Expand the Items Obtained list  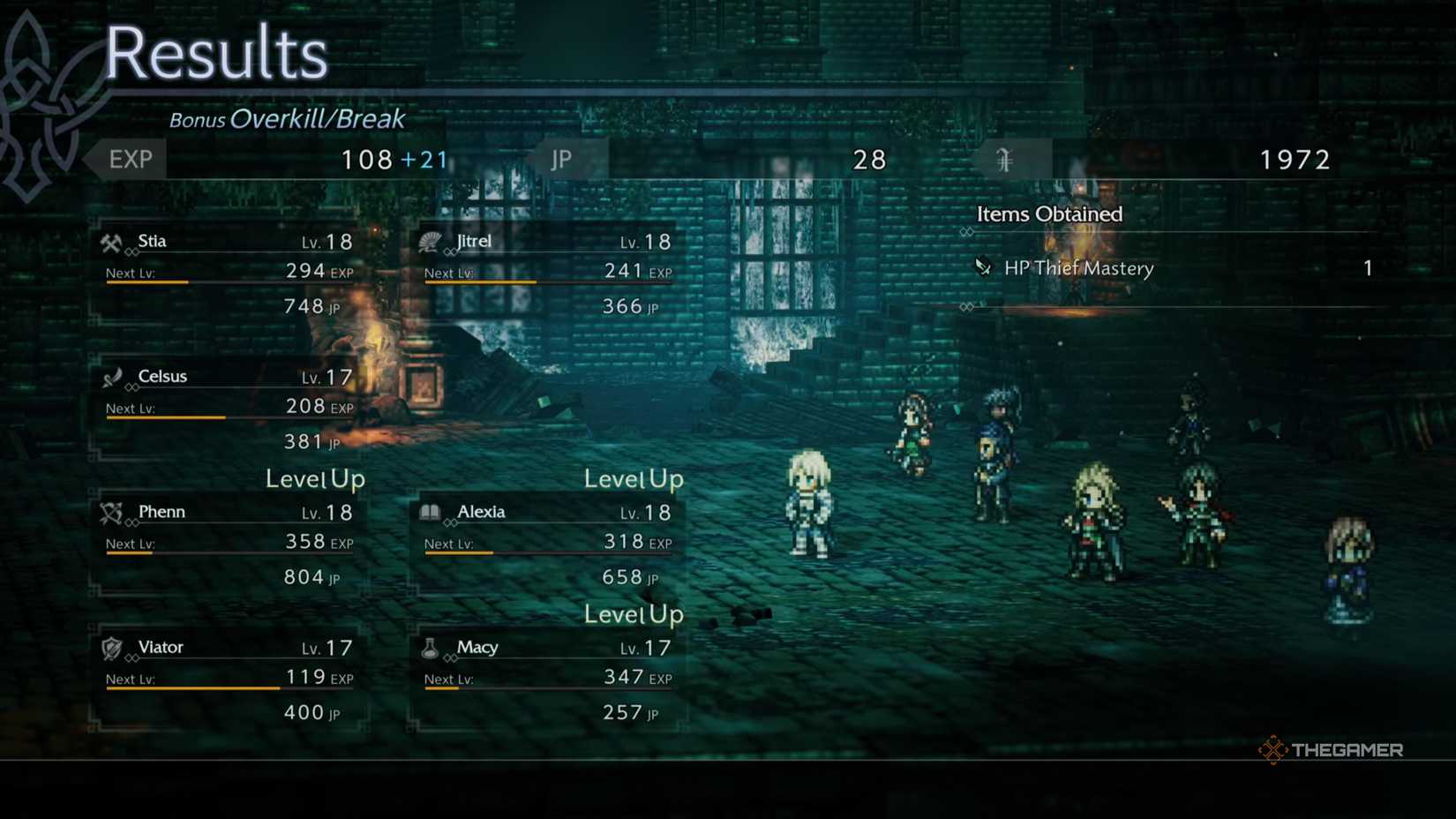(x=1049, y=214)
